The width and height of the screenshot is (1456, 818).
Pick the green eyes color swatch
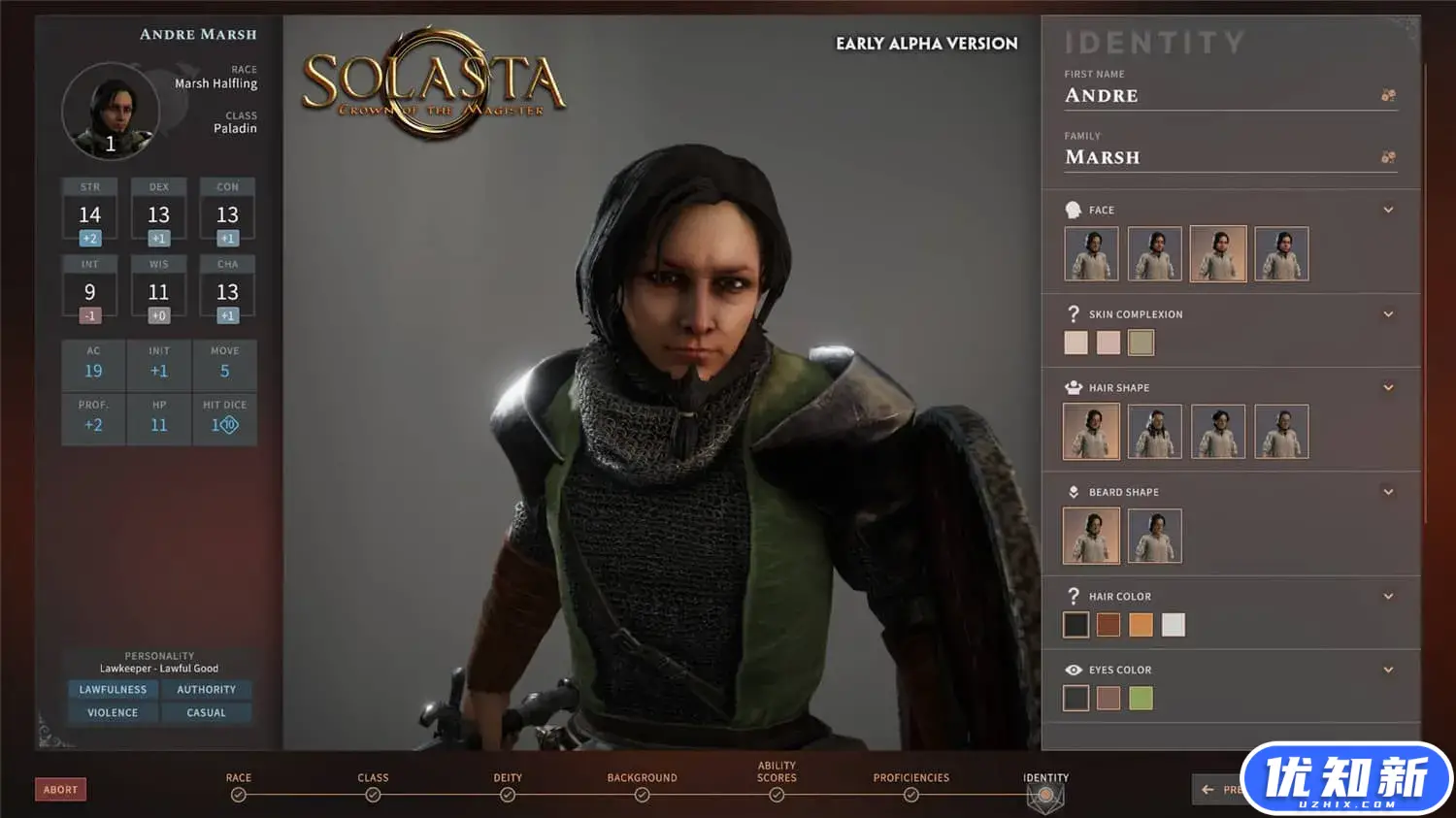(1141, 698)
